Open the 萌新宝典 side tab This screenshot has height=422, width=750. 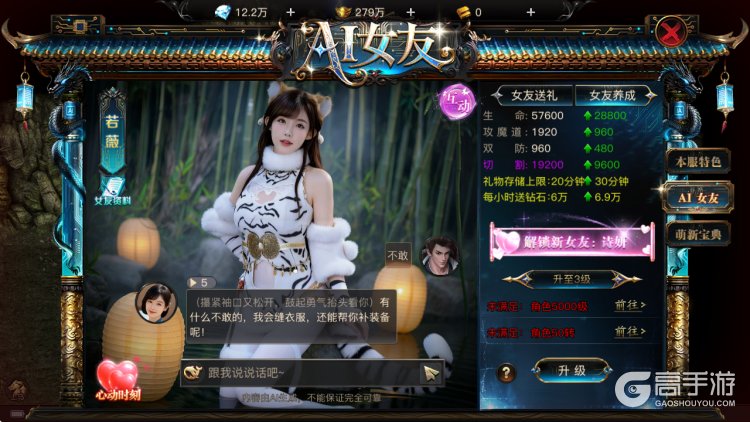coord(698,234)
